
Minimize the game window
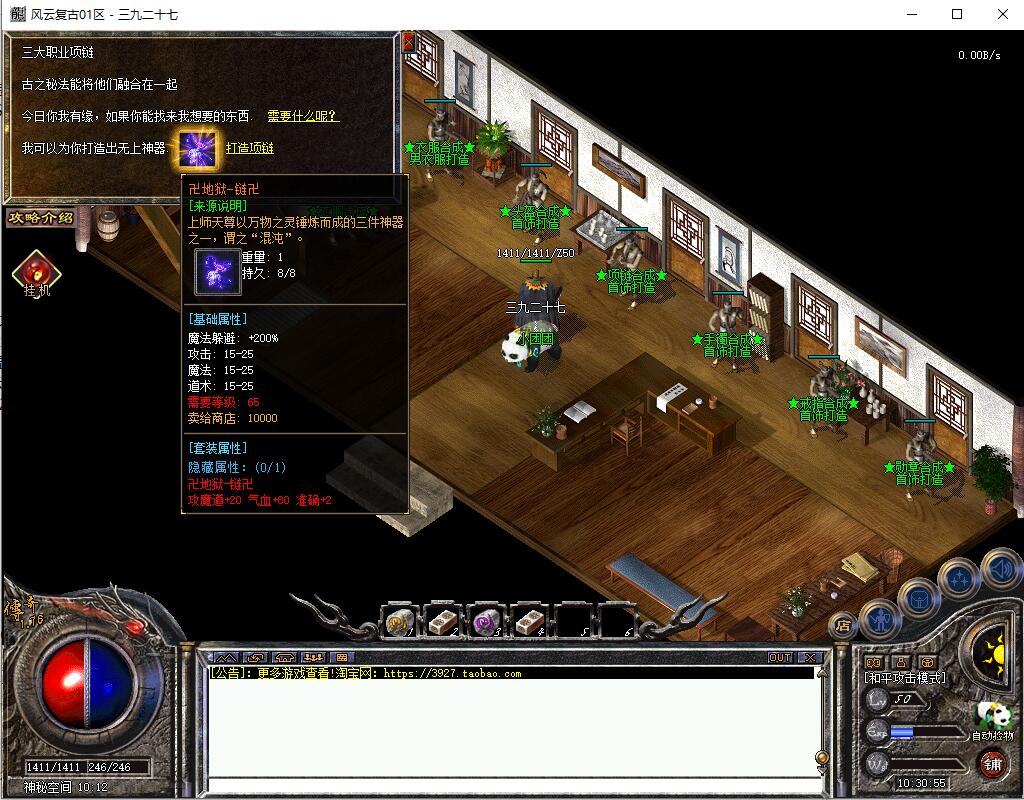coord(911,14)
